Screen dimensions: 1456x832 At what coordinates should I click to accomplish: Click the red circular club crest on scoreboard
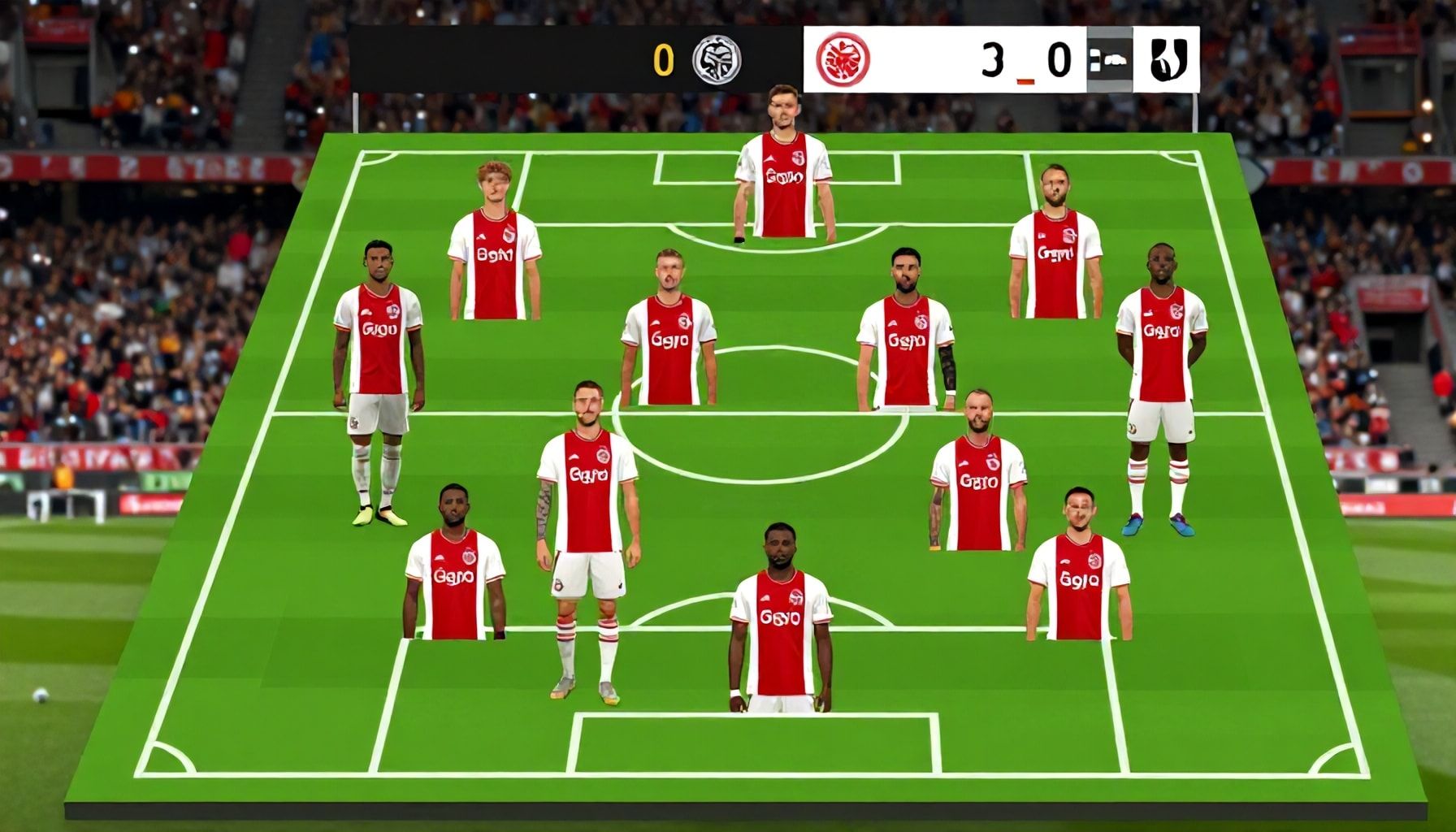click(x=843, y=60)
